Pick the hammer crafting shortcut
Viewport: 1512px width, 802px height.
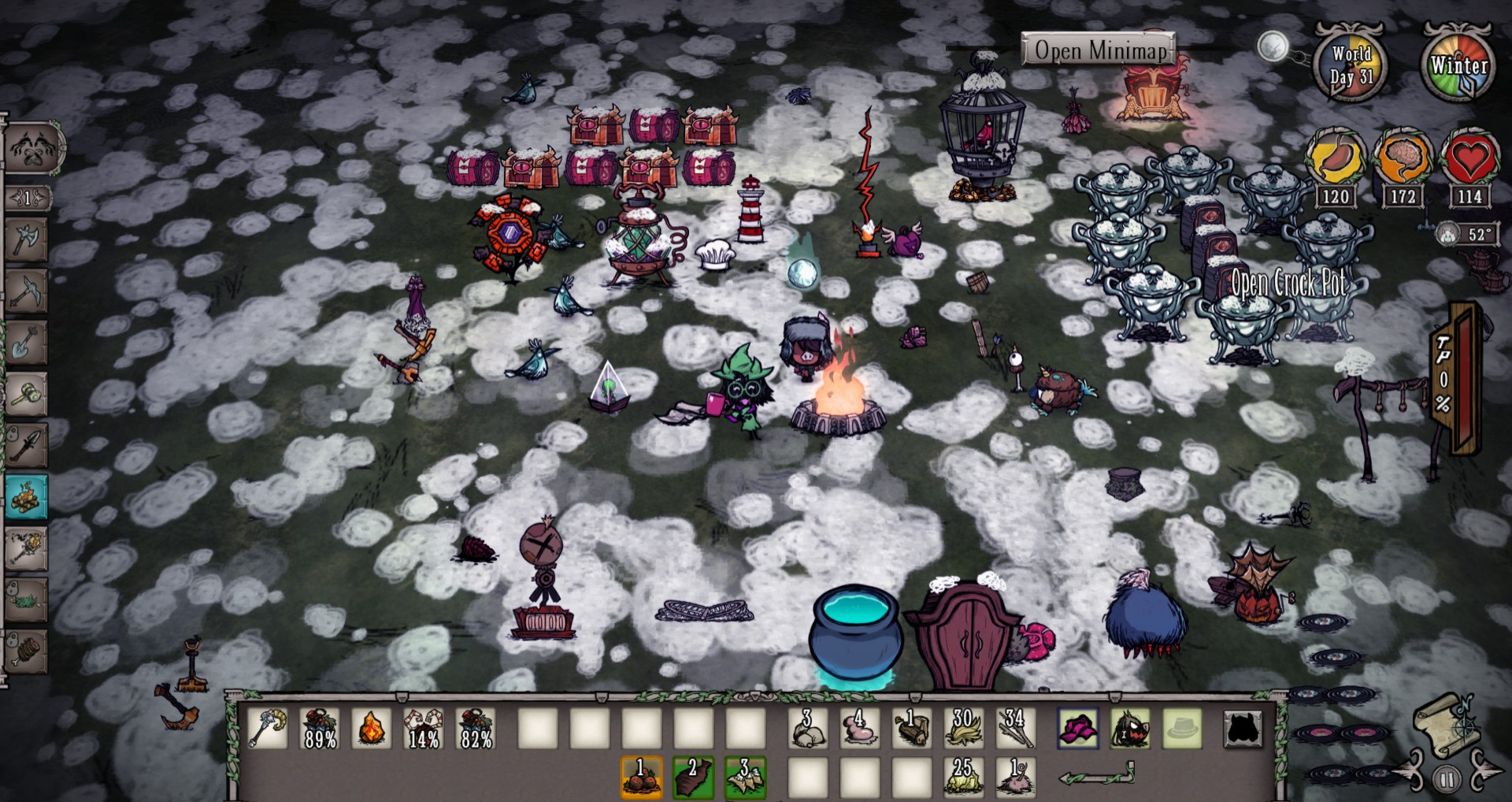pos(26,394)
